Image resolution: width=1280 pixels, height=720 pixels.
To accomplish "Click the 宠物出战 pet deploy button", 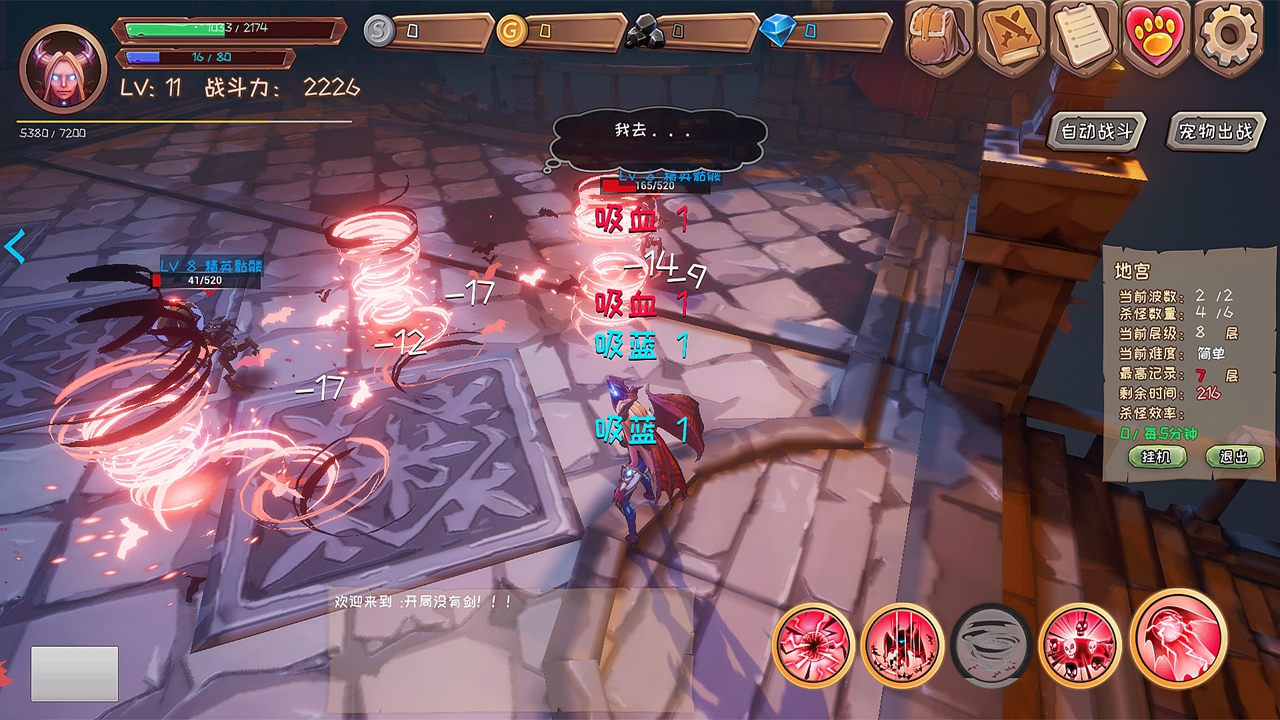I will point(1215,132).
